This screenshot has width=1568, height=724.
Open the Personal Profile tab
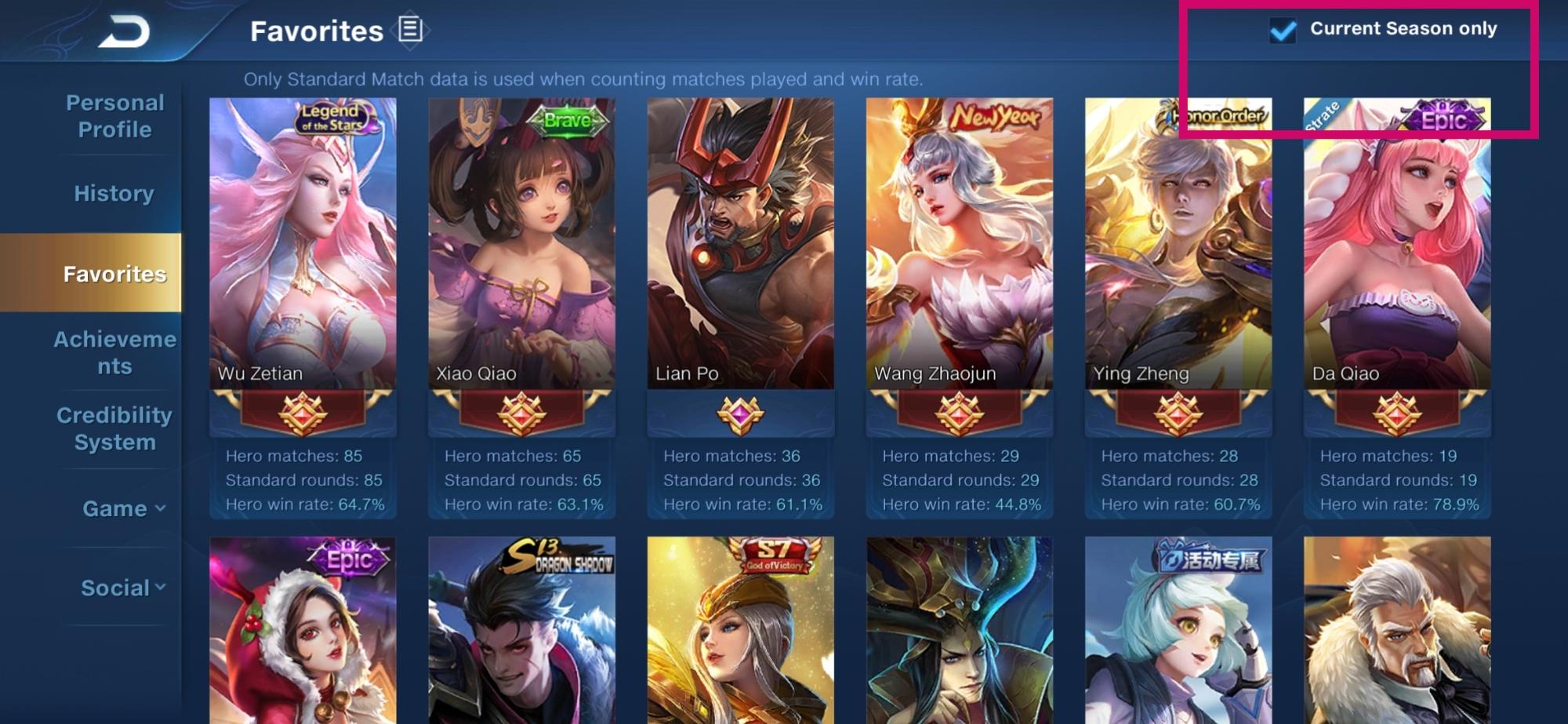114,116
